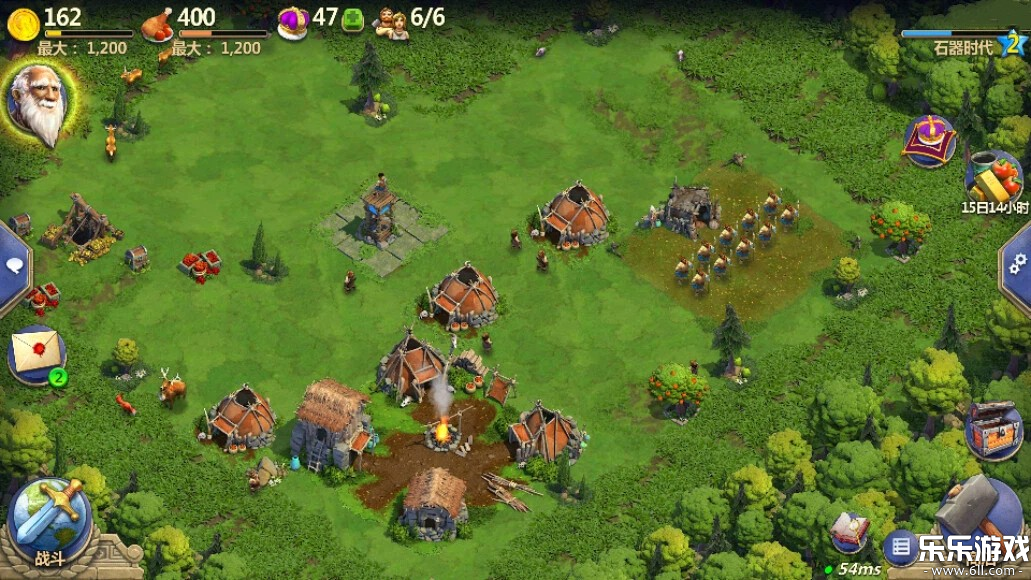Screen dimensions: 1031x580
Task: Open the spellbook icon
Action: click(849, 530)
